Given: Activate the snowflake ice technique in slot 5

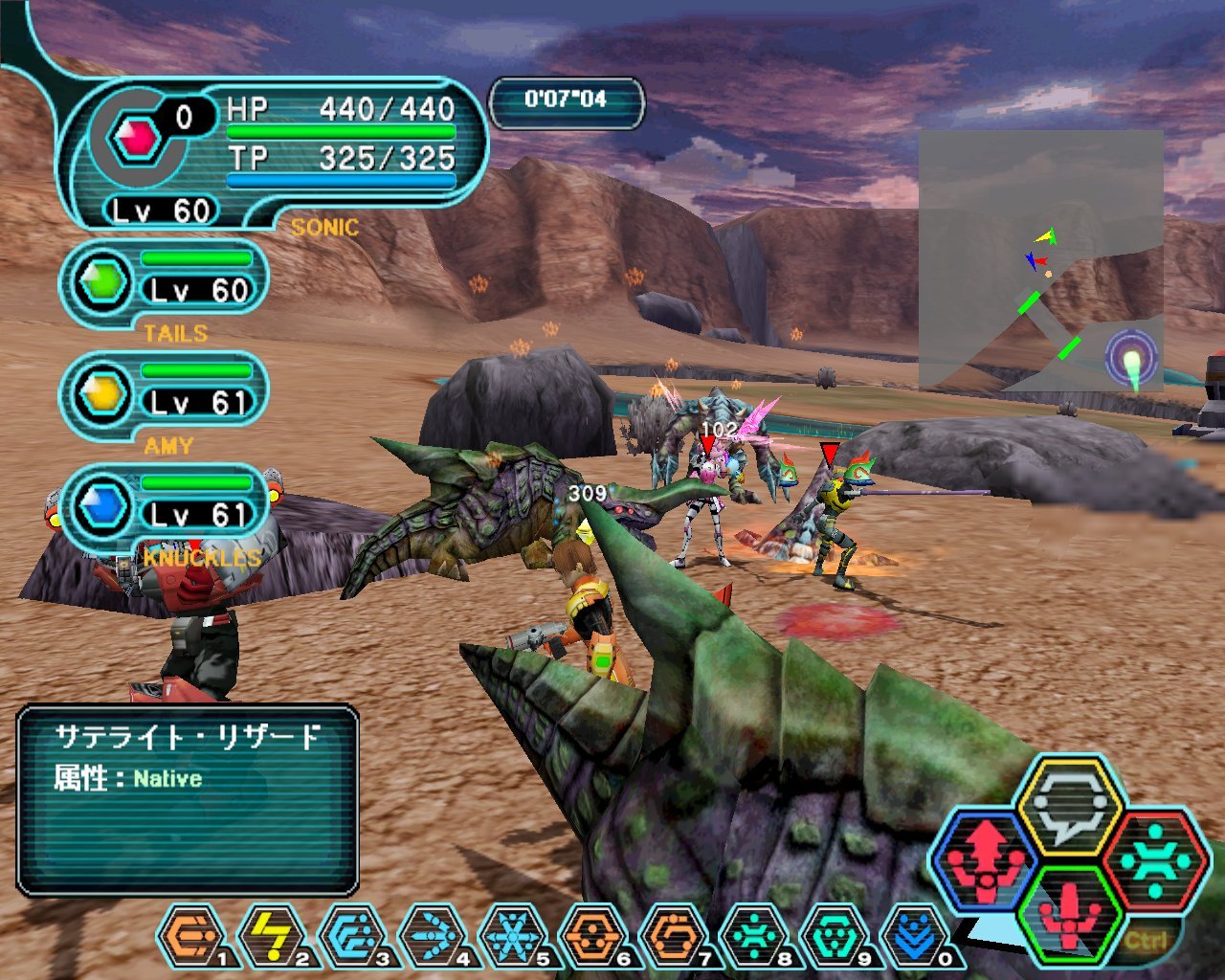Looking at the screenshot, I should pyautogui.click(x=513, y=935).
